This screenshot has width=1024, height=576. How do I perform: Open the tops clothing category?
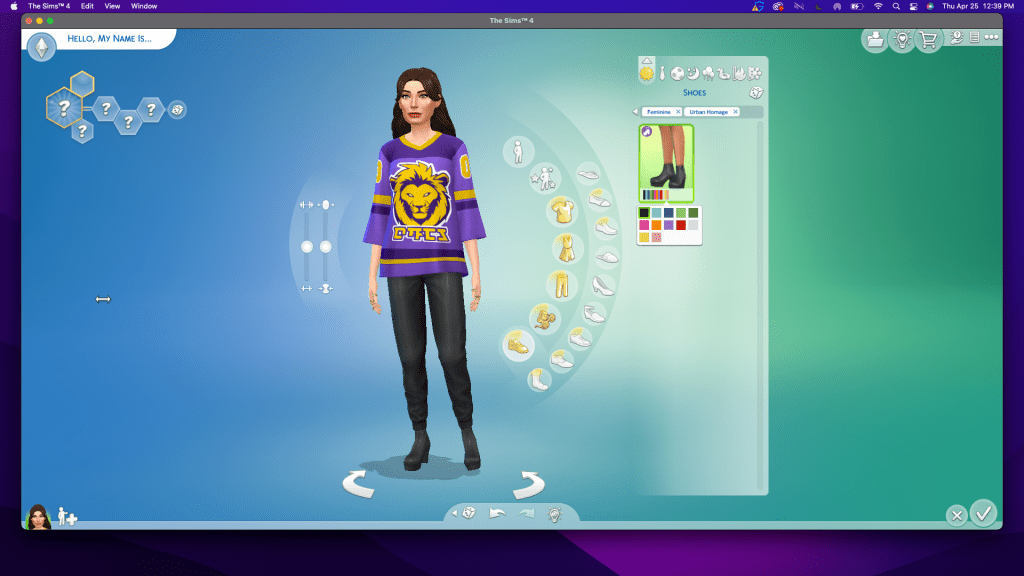pos(560,211)
